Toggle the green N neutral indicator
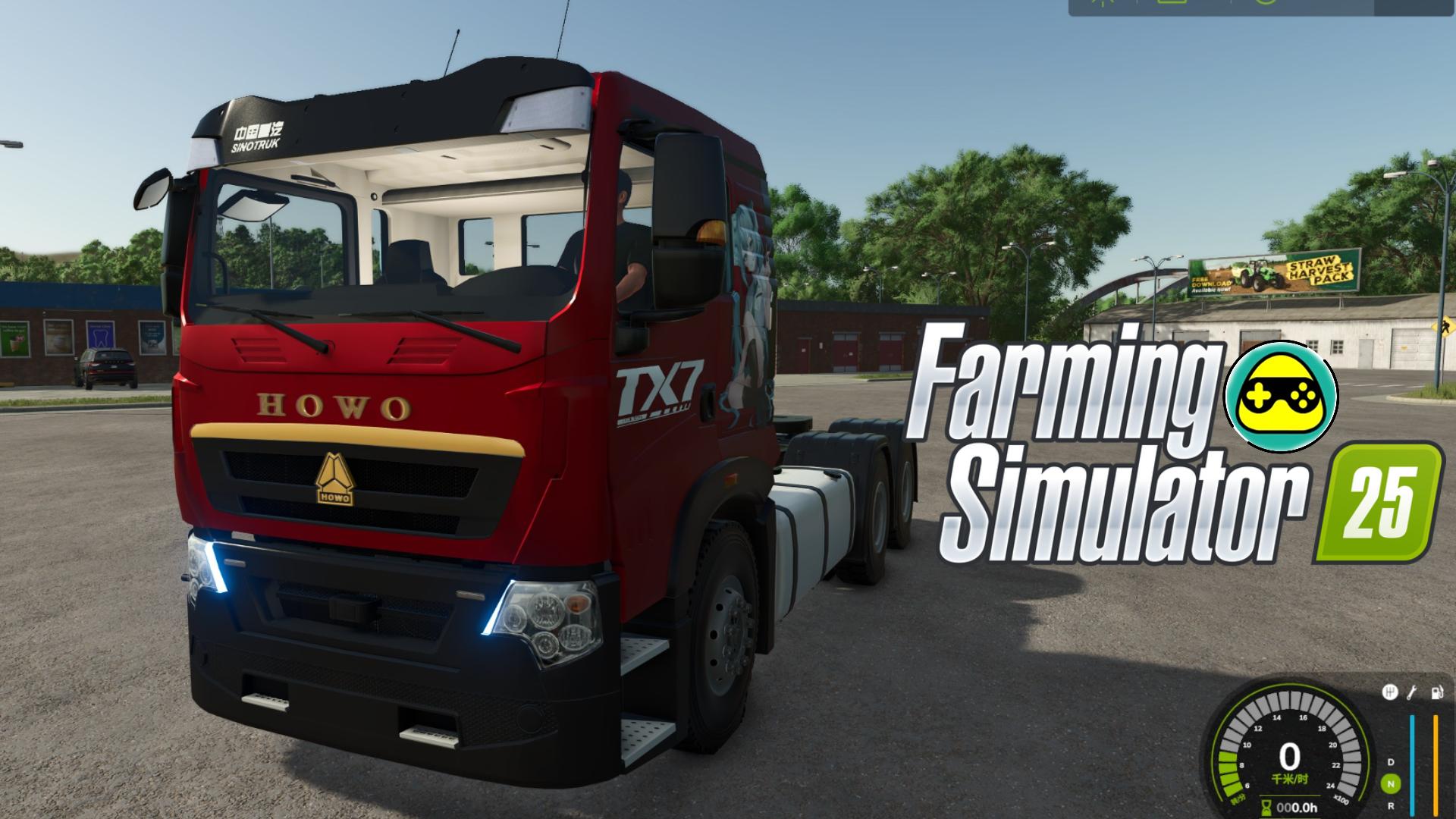1456x819 pixels. click(1392, 783)
